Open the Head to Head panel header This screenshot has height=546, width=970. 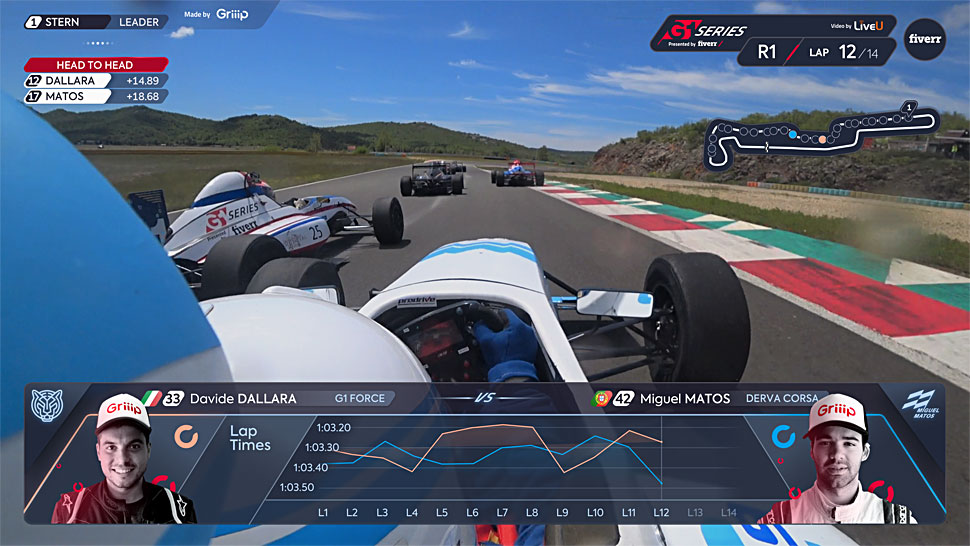95,65
